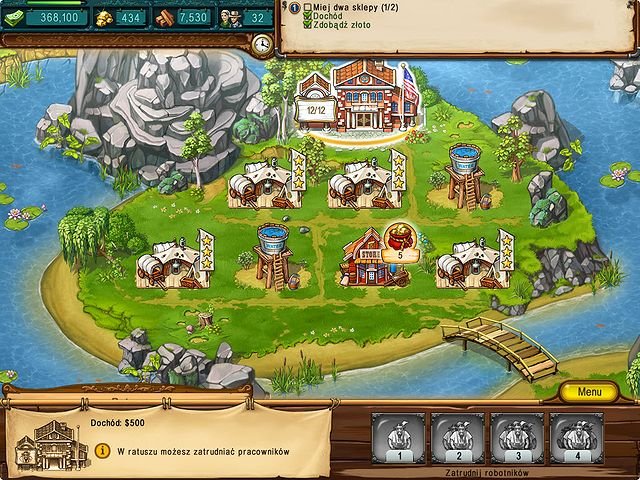Collect the gold pot bubble above the store
The image size is (640, 480).
tap(400, 242)
